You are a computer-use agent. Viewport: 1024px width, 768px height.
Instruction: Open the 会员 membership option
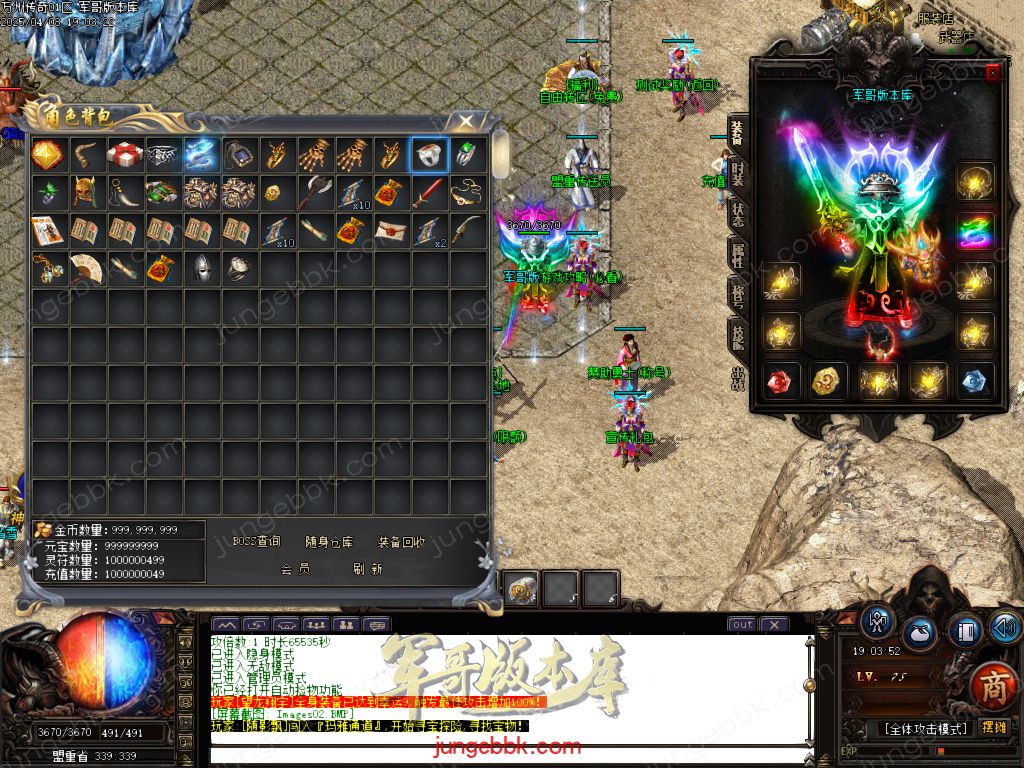(295, 569)
